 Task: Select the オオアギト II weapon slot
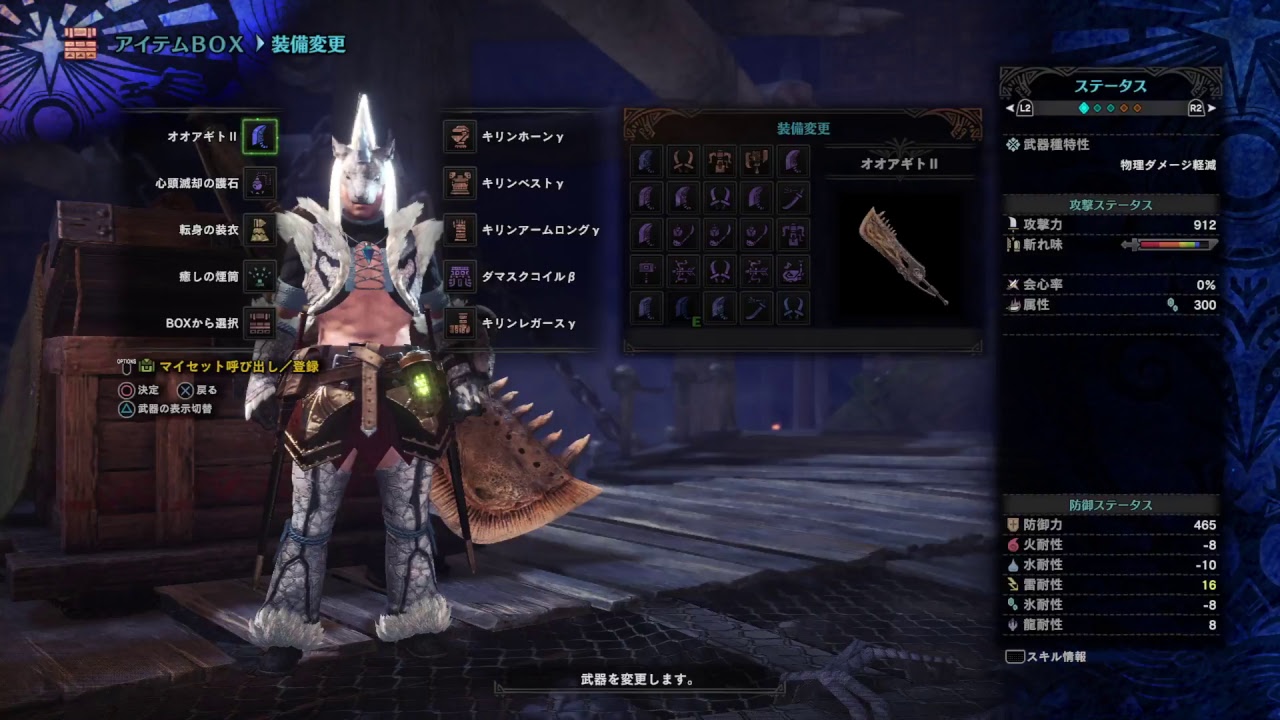260,136
